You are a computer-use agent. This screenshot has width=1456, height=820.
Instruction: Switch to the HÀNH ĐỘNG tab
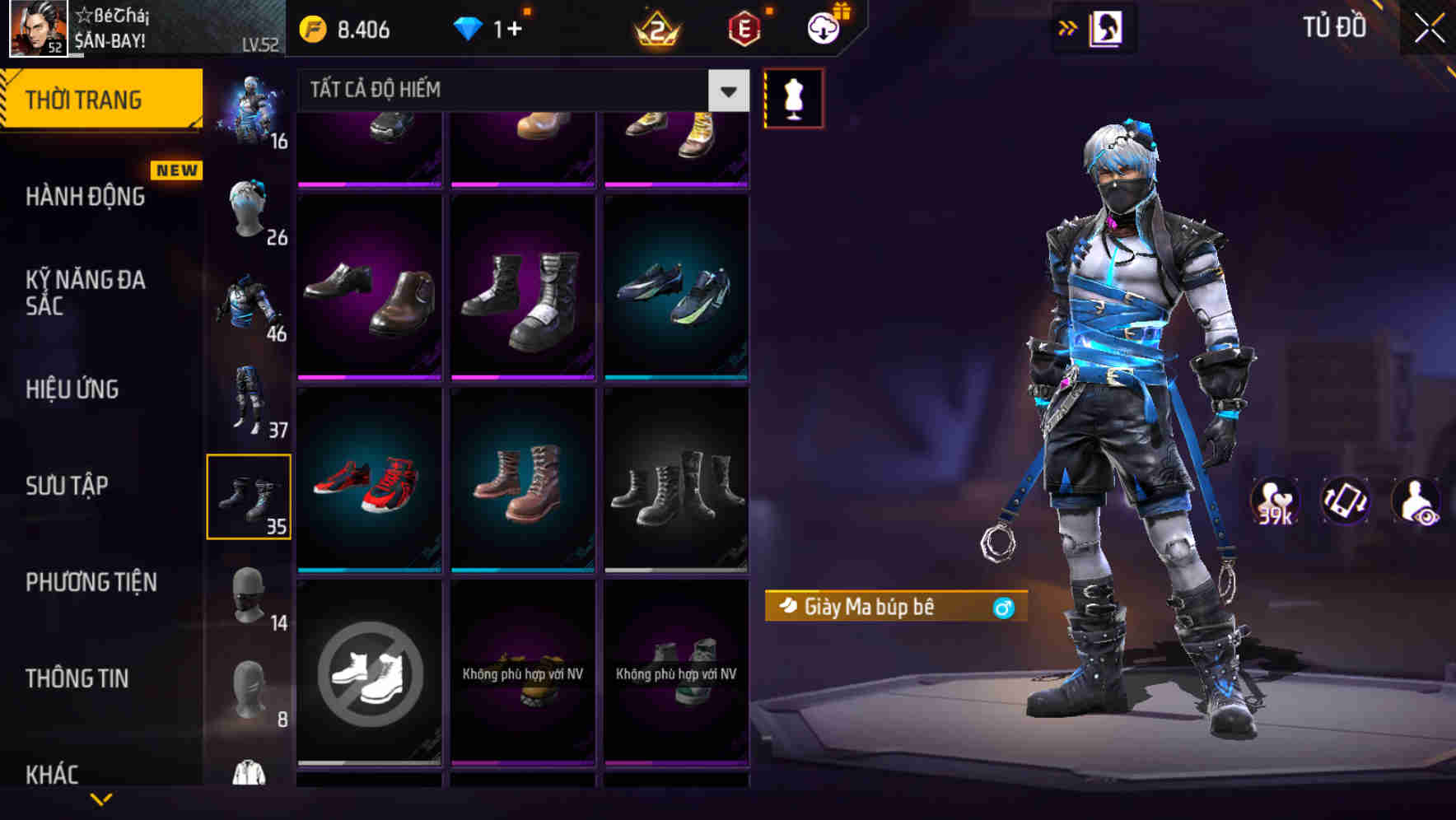pyautogui.click(x=84, y=197)
